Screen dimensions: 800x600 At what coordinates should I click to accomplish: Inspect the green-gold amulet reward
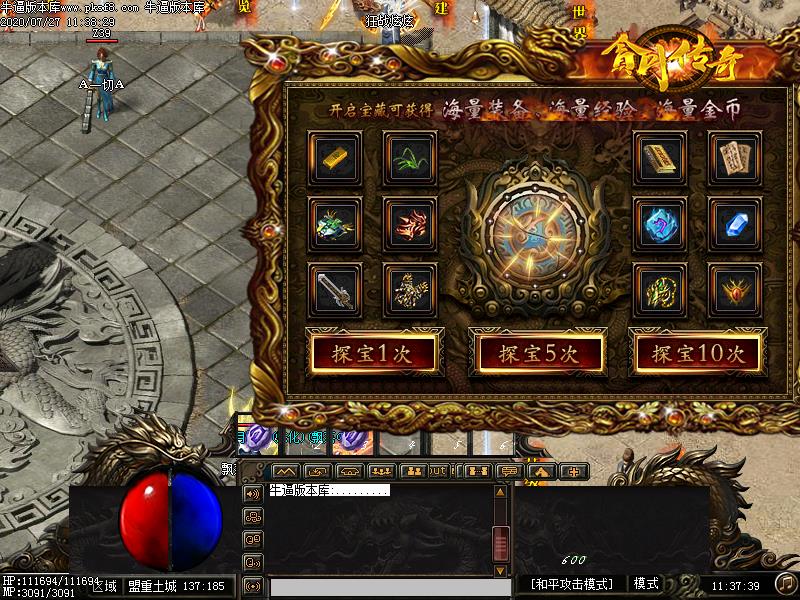(660, 289)
